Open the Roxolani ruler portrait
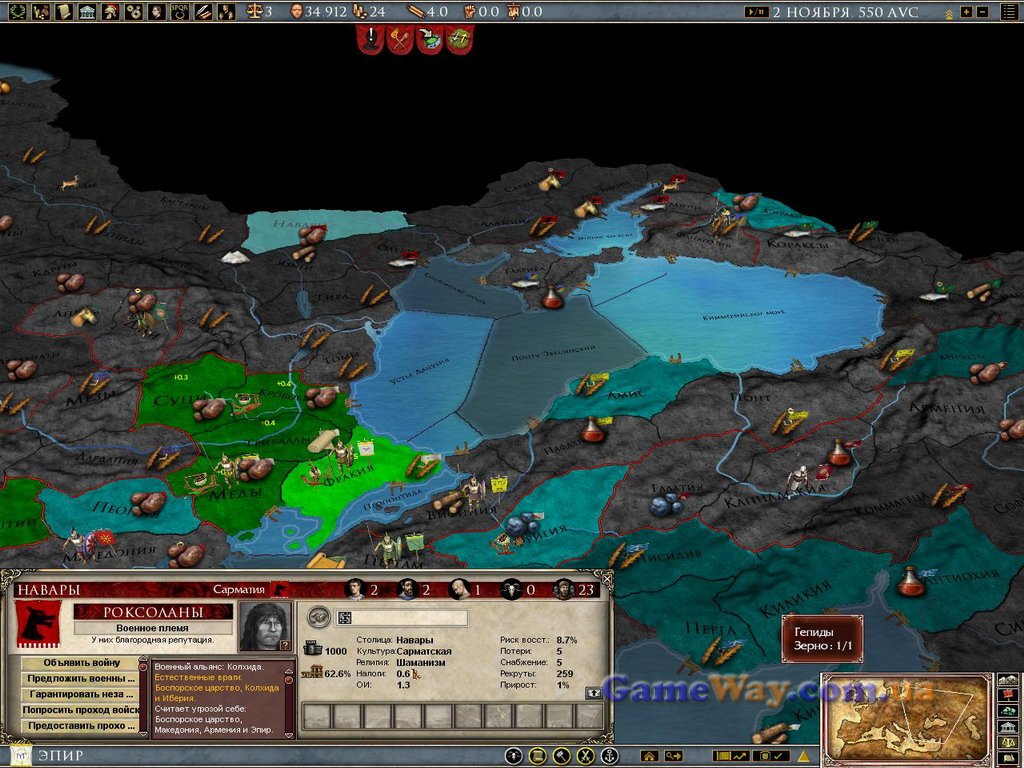The image size is (1024, 768). tap(265, 627)
